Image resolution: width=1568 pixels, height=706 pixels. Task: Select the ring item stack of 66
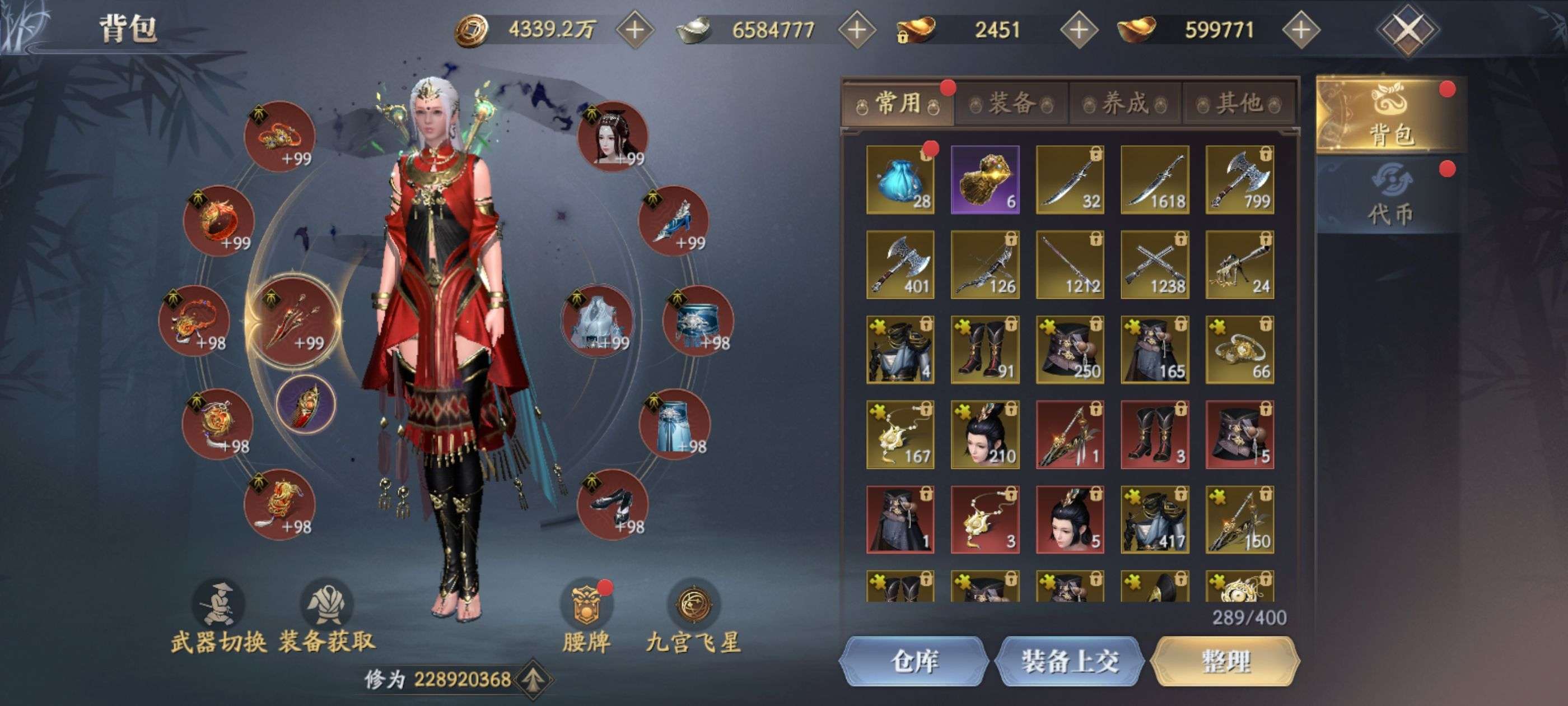click(x=1239, y=350)
